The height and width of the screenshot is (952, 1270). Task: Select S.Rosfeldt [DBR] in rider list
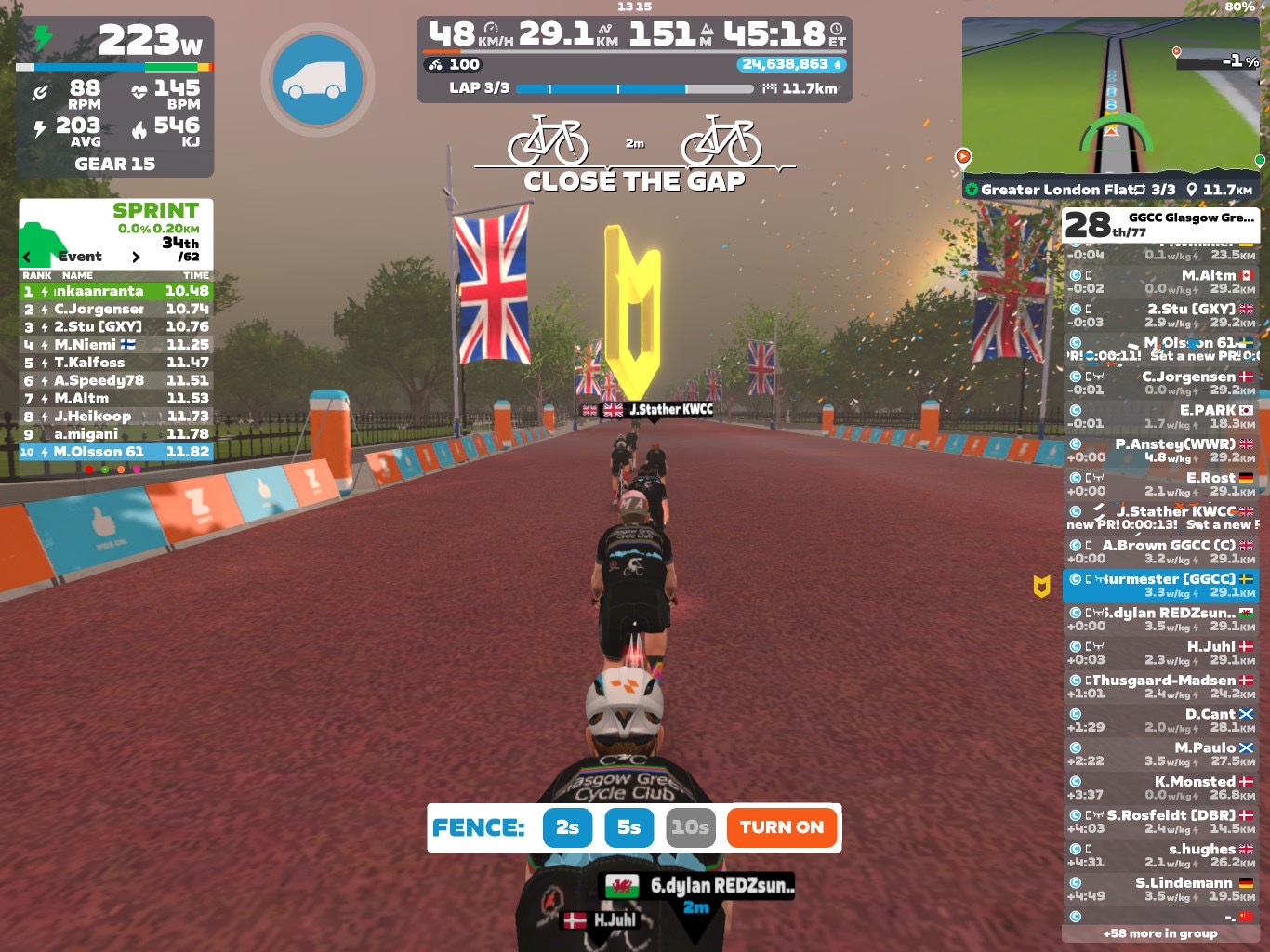point(1160,821)
